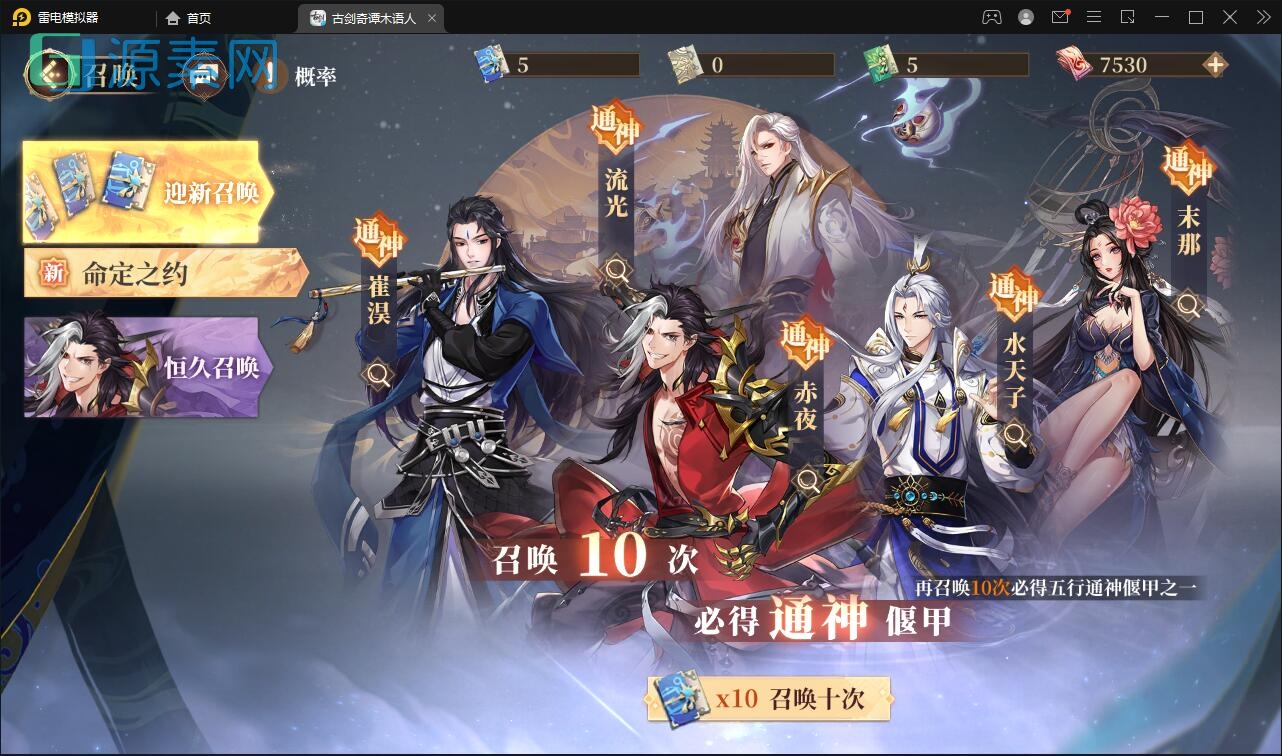The width and height of the screenshot is (1282, 756).
Task: Select the green ticket resource icon
Action: click(x=880, y=62)
